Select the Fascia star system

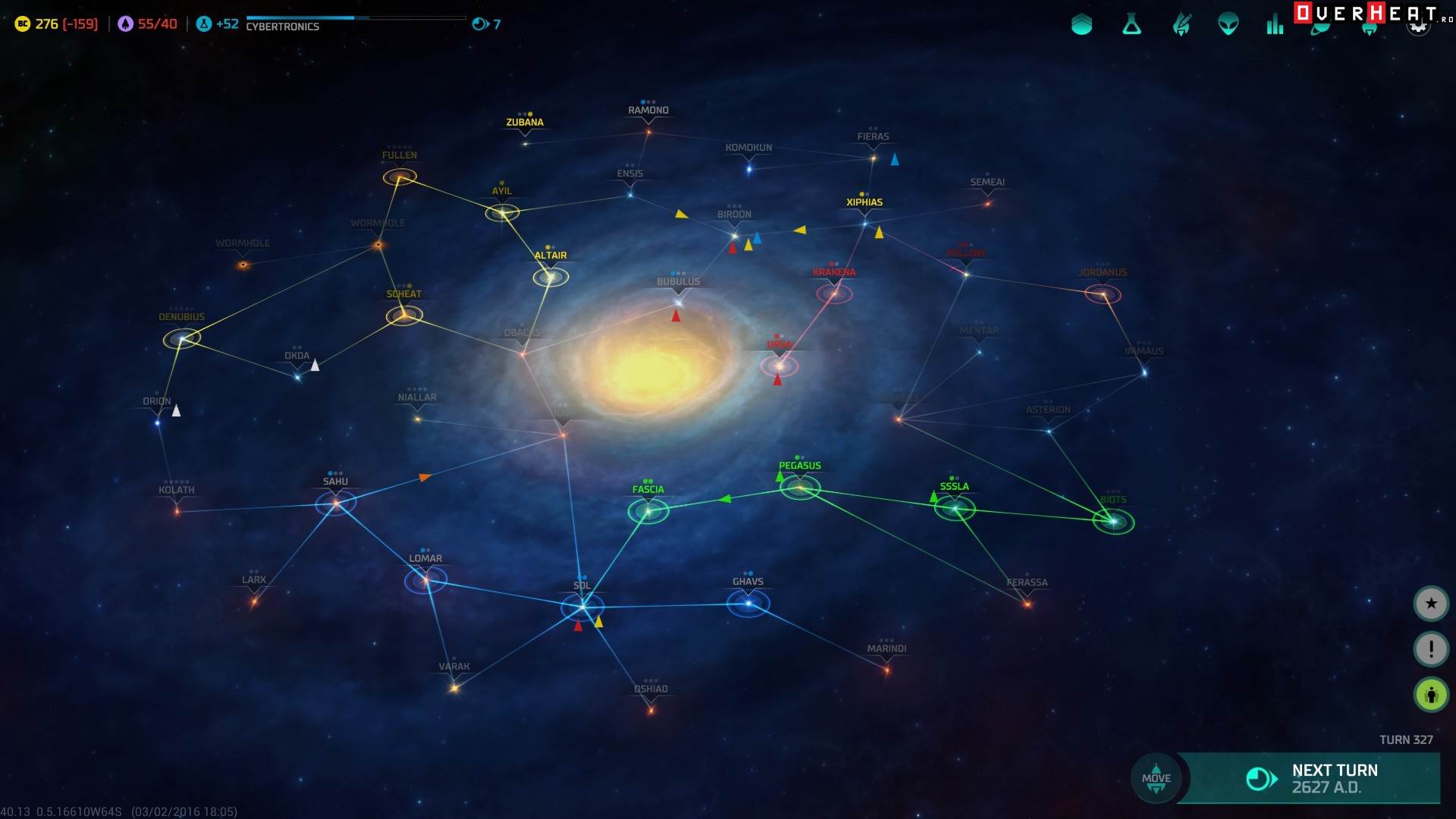[x=648, y=511]
